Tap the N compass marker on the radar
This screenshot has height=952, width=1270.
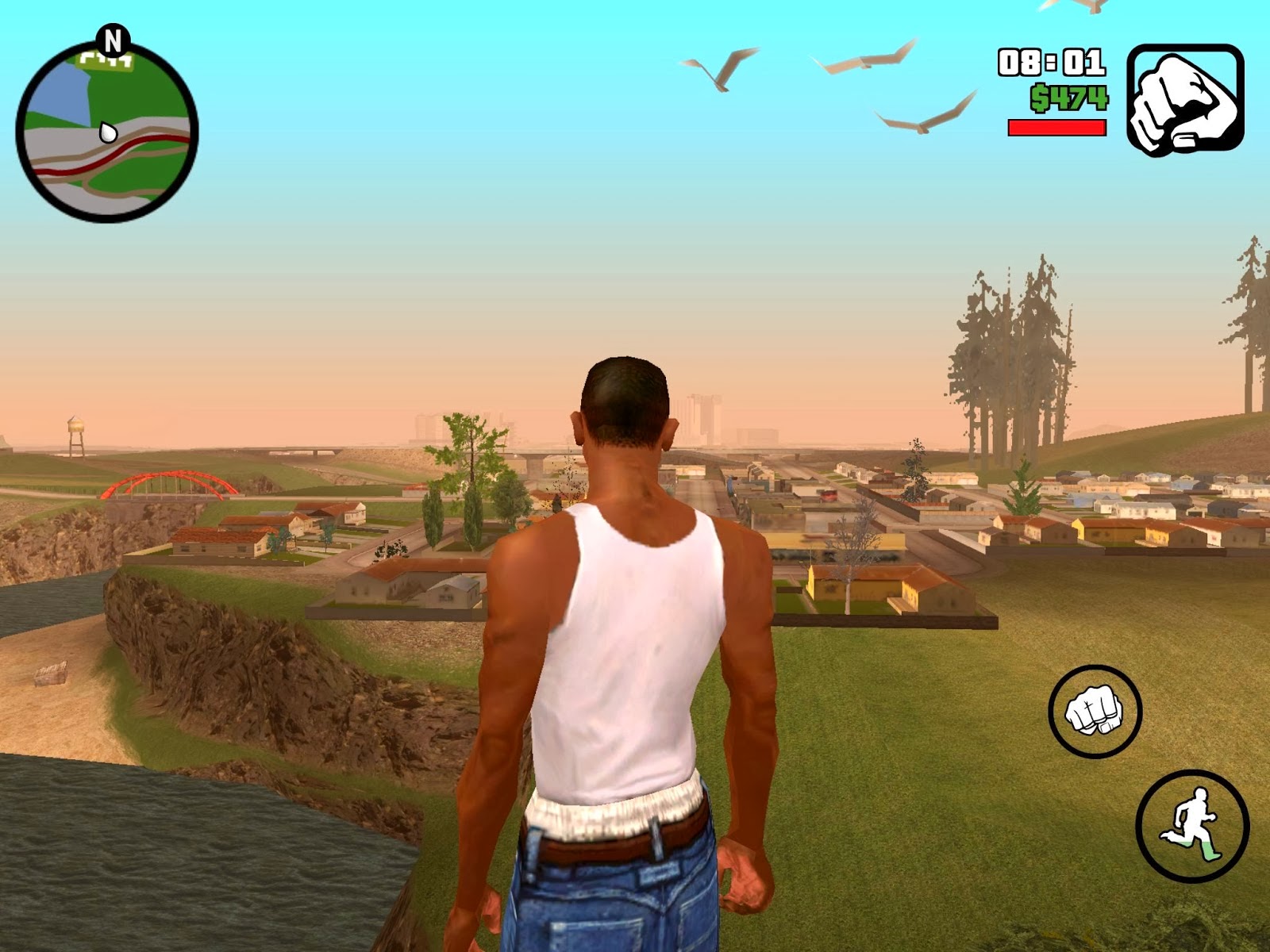114,40
